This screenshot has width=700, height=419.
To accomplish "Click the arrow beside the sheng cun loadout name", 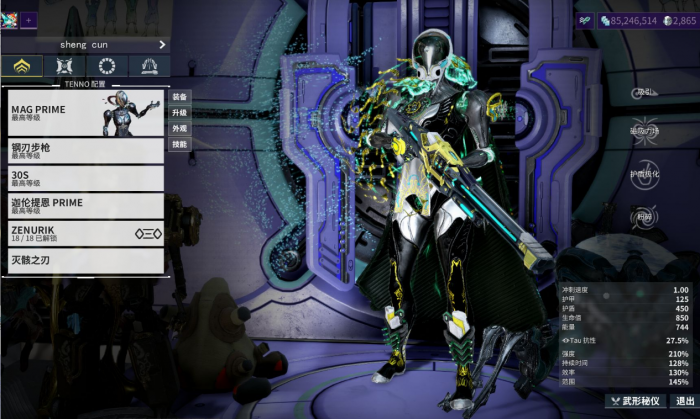I will click(x=162, y=44).
